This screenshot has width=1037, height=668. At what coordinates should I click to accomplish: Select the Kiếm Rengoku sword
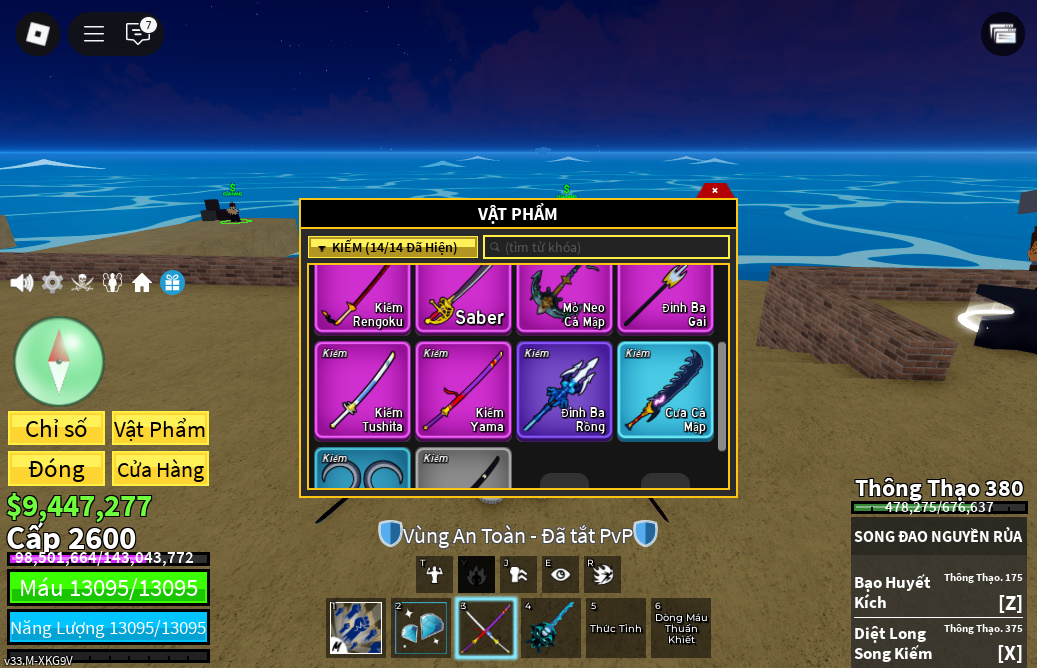click(362, 298)
